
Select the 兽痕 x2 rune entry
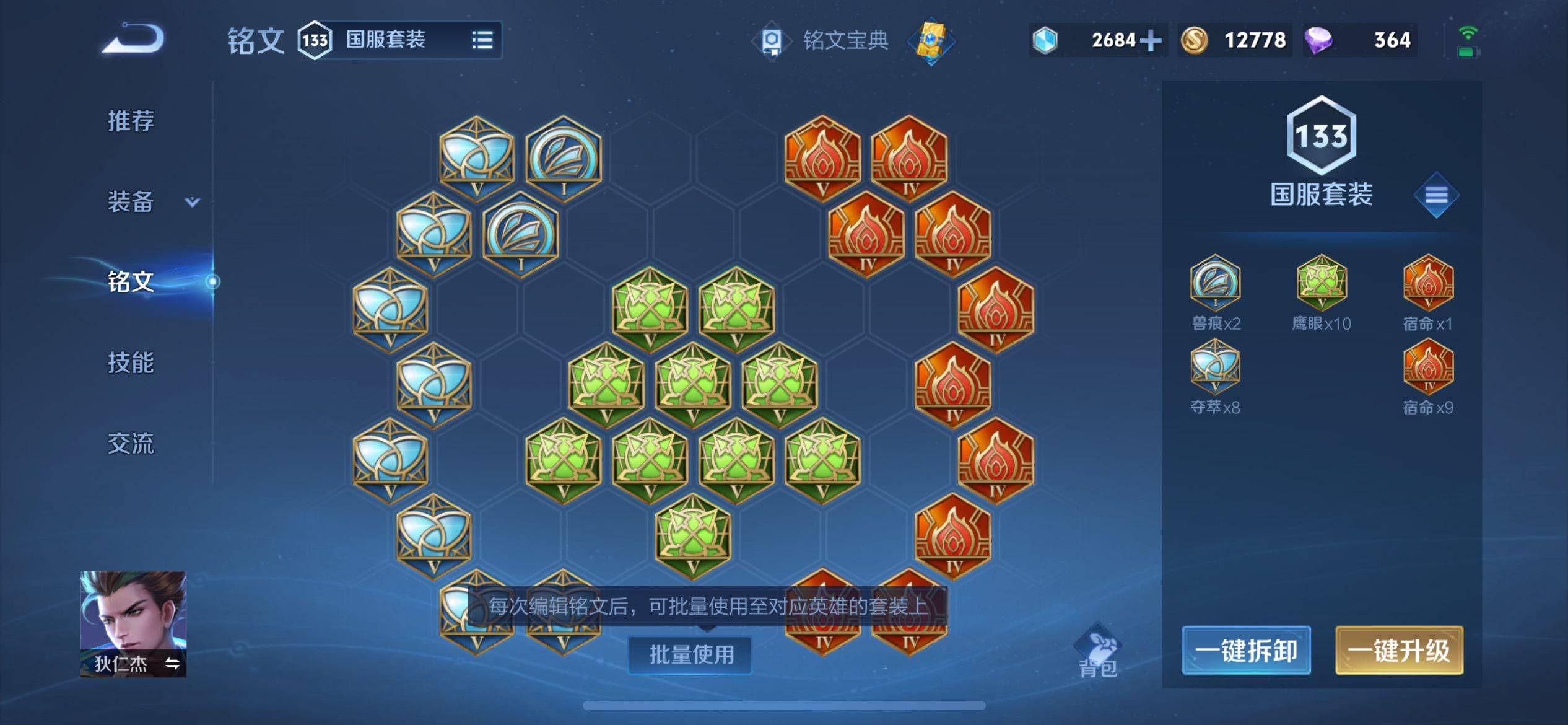pyautogui.click(x=1215, y=292)
